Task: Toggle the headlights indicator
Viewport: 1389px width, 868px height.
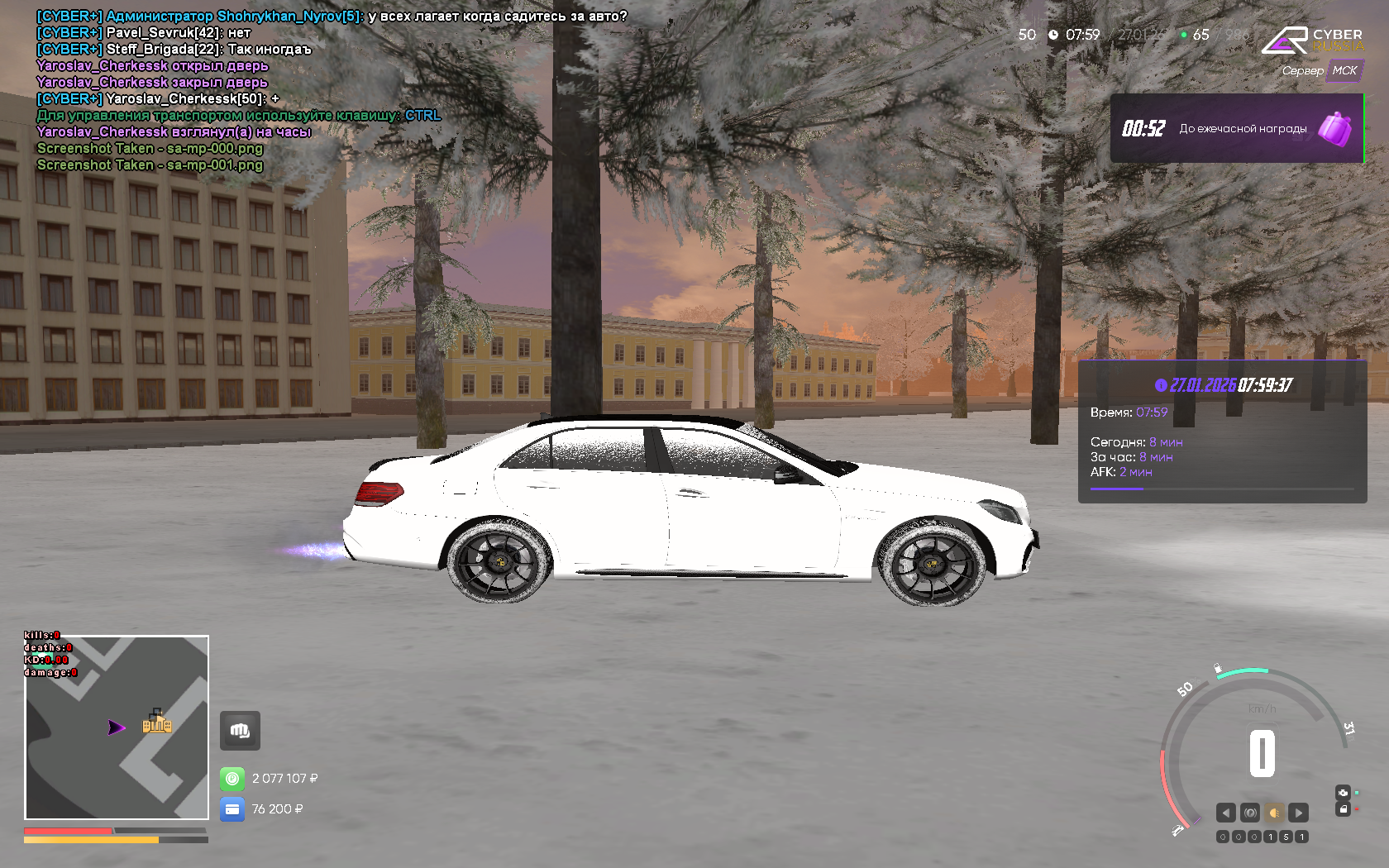Action: point(1274,813)
